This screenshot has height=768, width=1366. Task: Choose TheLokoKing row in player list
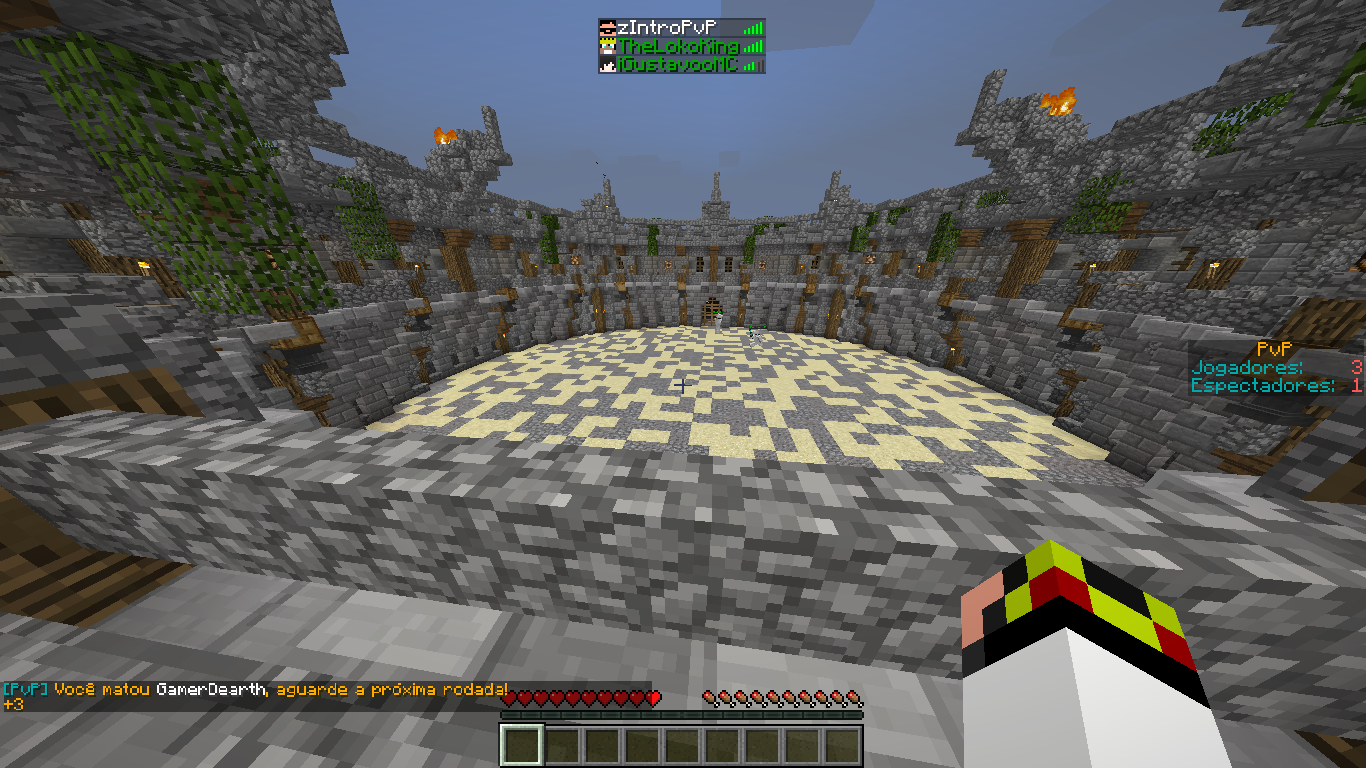click(678, 46)
